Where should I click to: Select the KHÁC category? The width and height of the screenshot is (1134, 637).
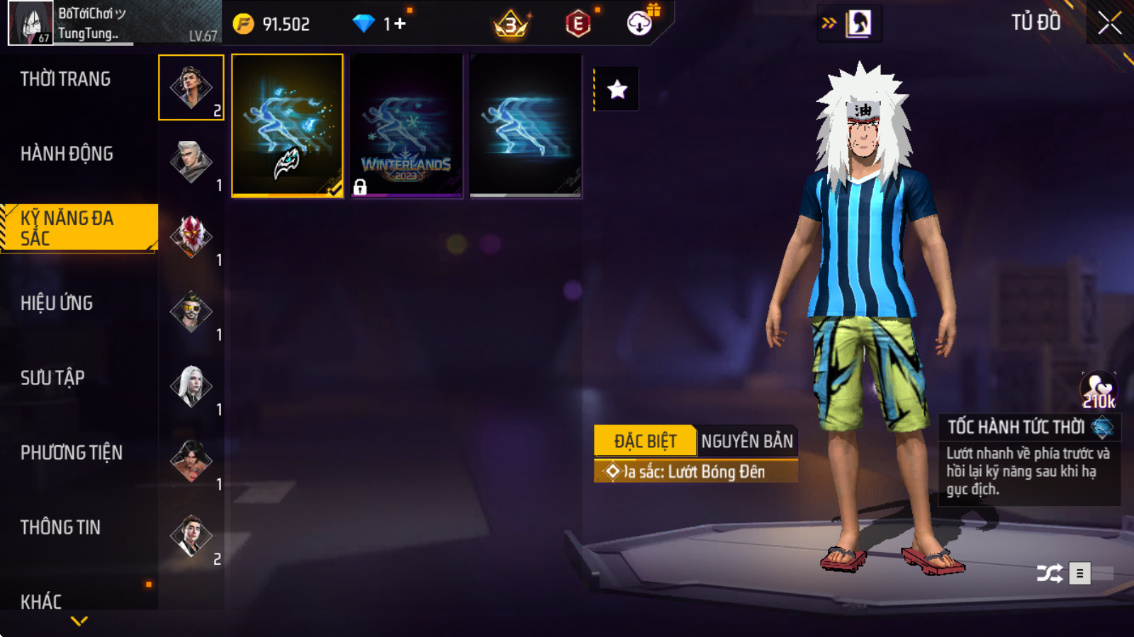coord(42,601)
